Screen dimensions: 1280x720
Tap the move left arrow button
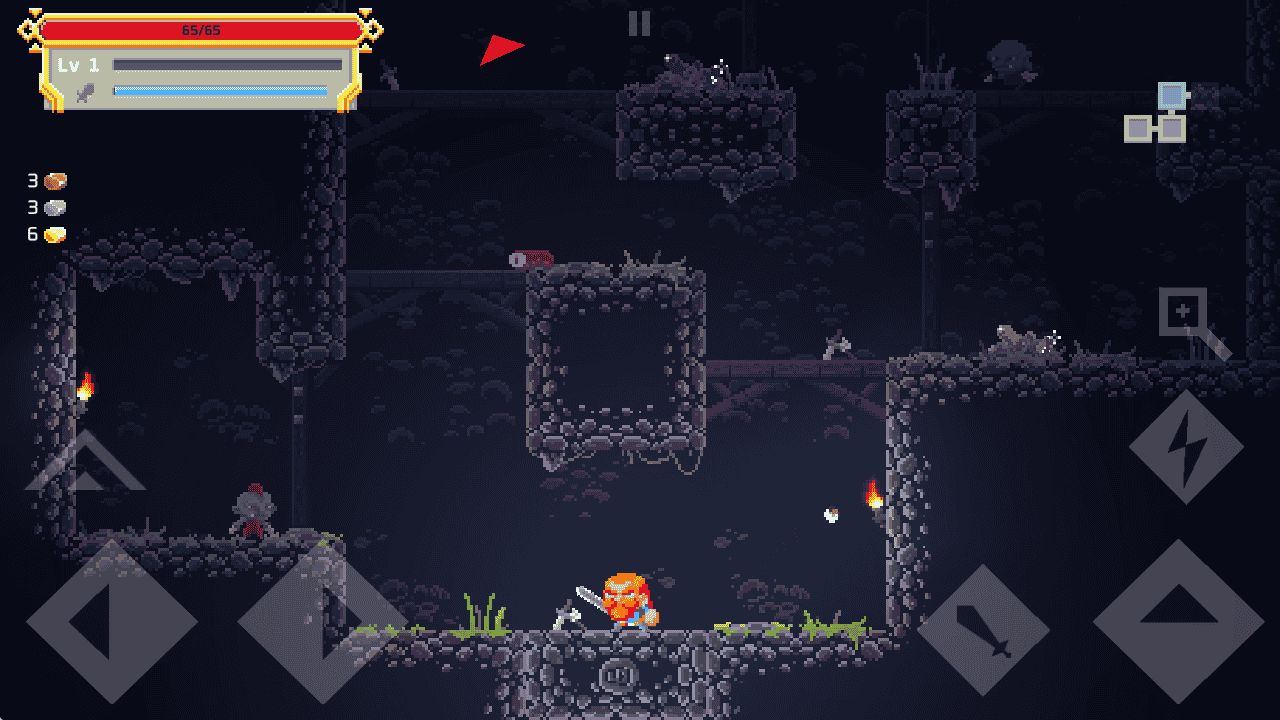(110, 622)
